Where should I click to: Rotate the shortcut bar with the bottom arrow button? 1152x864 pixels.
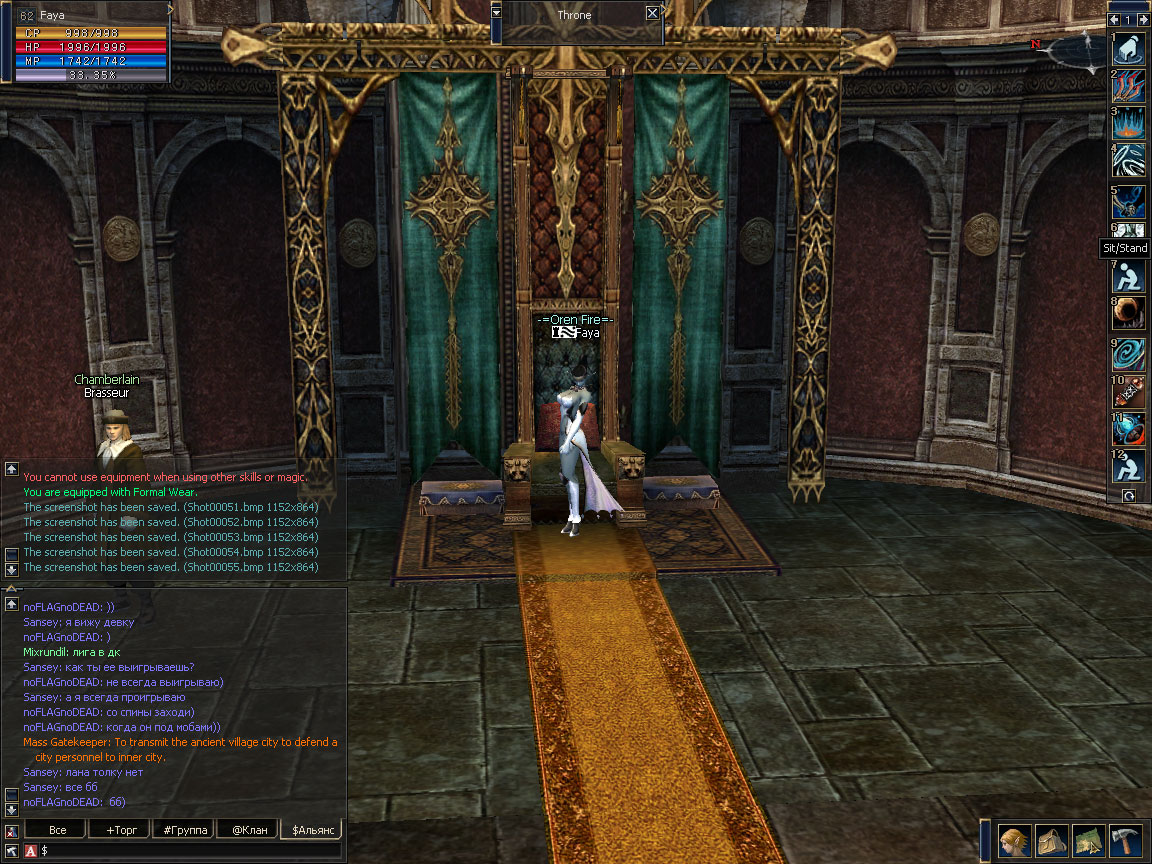(x=1129, y=495)
